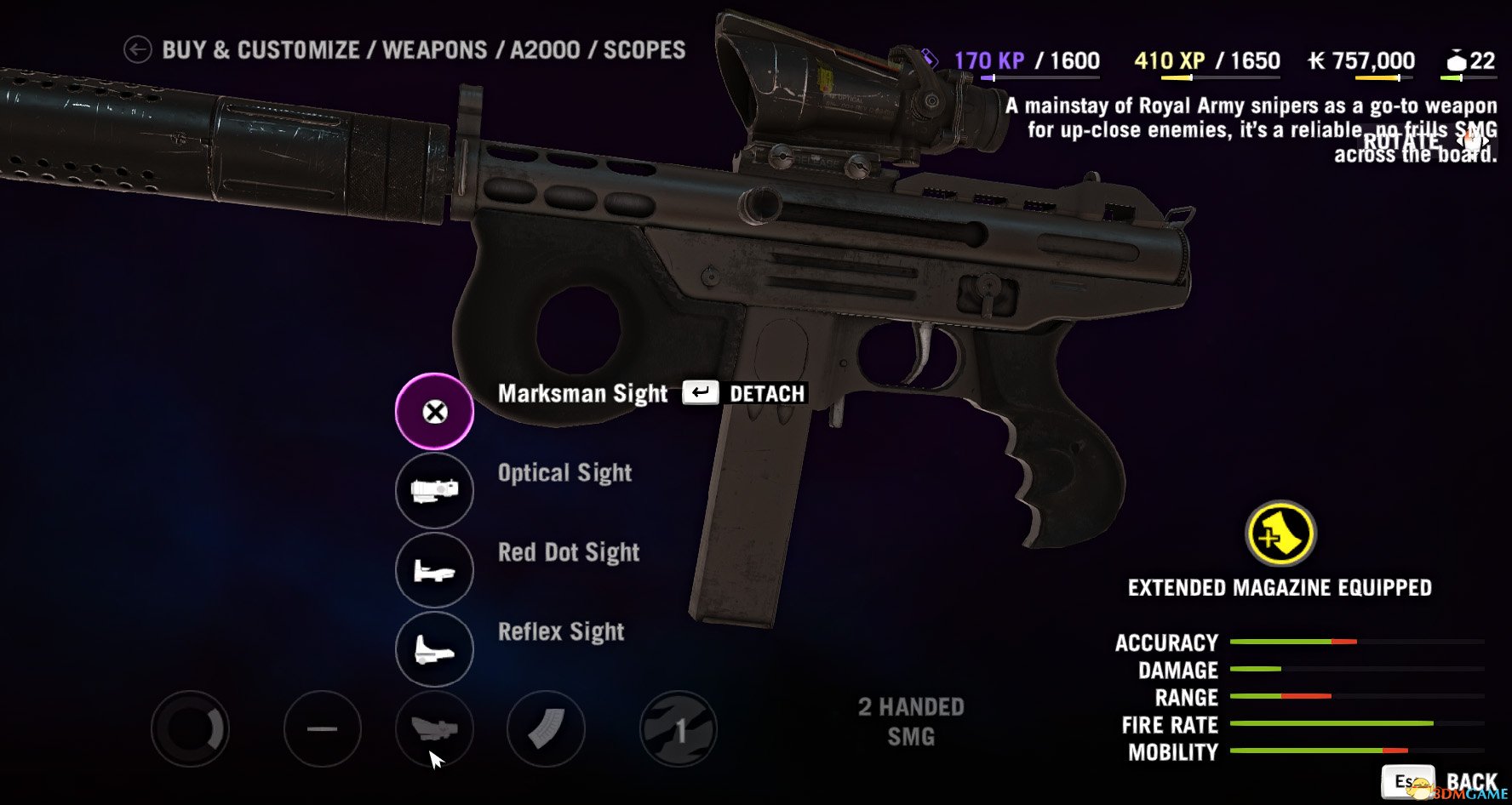Screen dimensions: 1512x805
Task: Select the ring-shaped slot in the bottom row
Action: (190, 729)
